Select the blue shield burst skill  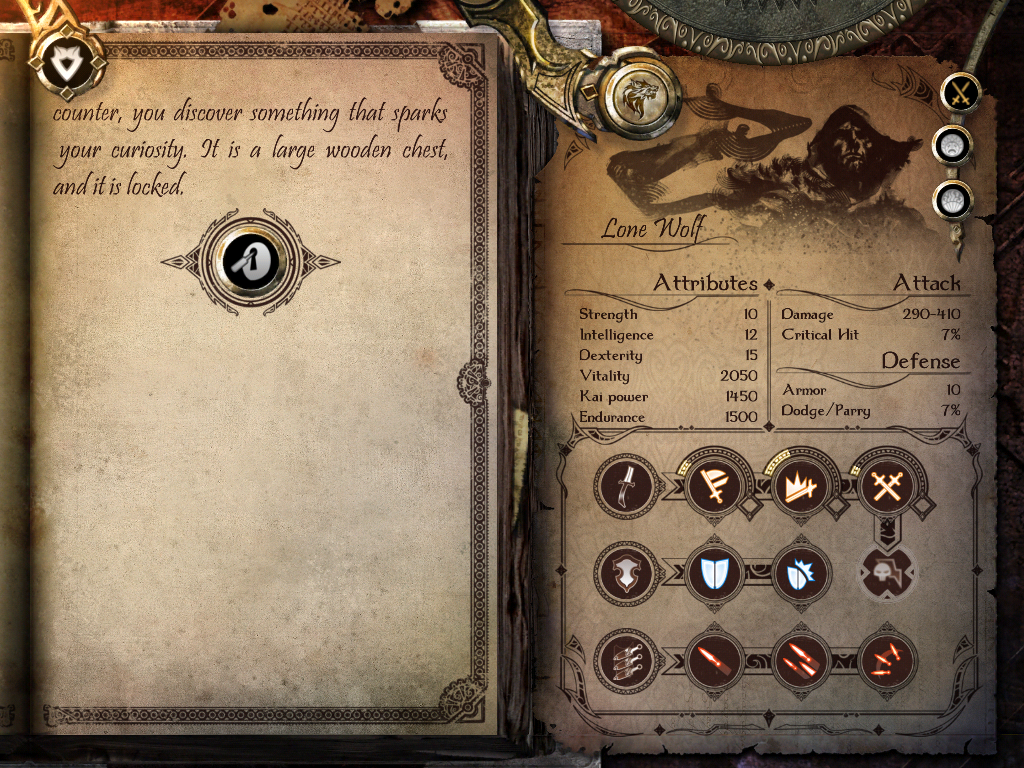click(802, 574)
